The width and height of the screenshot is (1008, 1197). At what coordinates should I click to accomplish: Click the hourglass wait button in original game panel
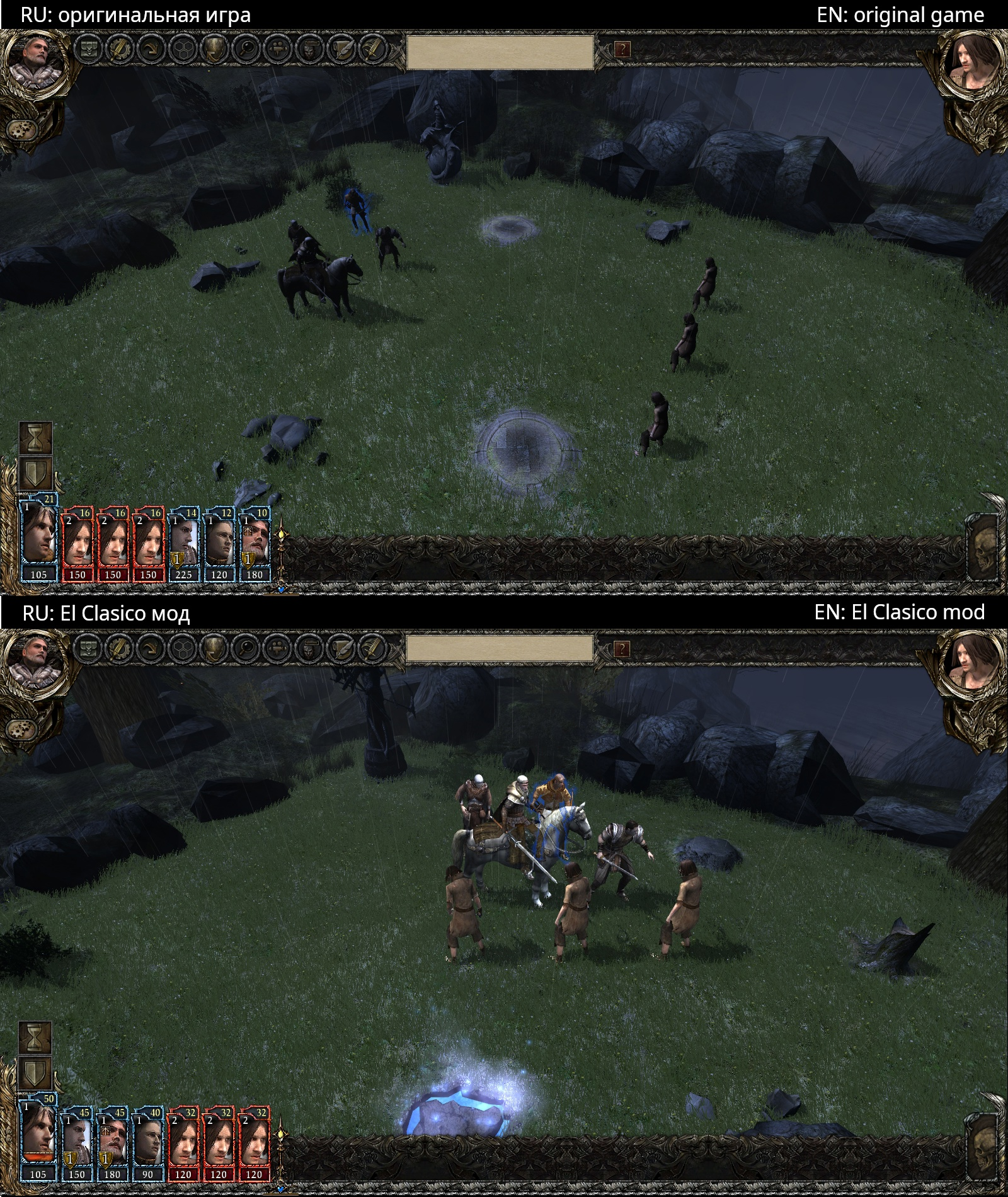click(x=35, y=438)
